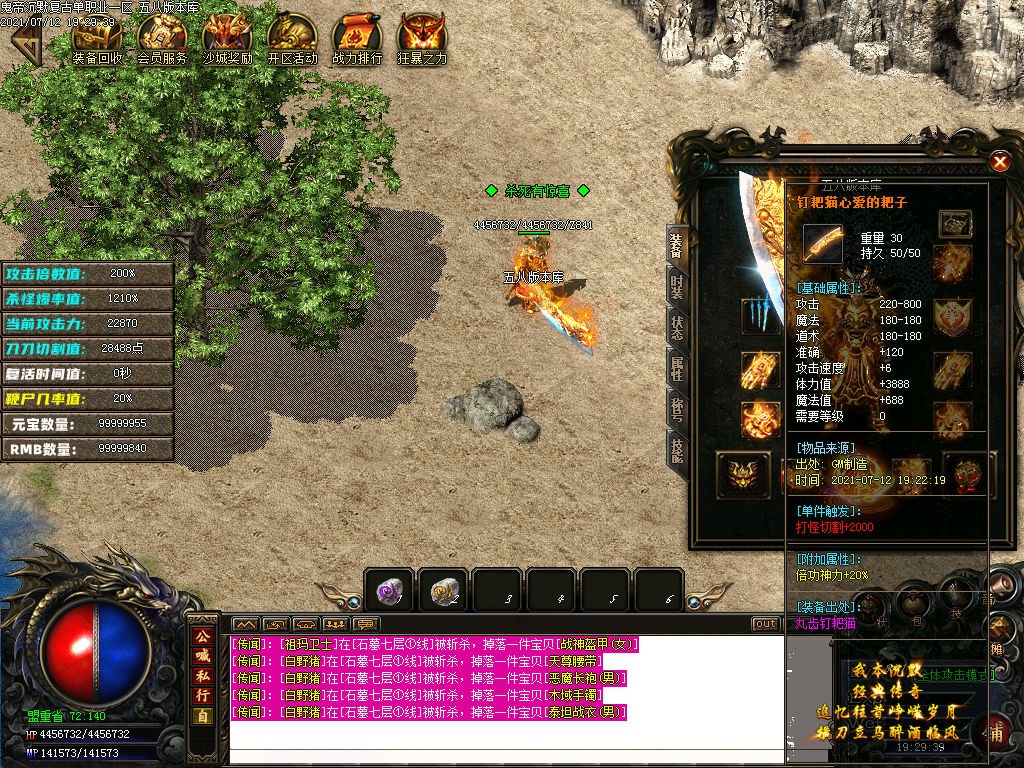Click the chat panel's out button
Image resolution: width=1024 pixels, height=768 pixels.
pyautogui.click(x=765, y=624)
